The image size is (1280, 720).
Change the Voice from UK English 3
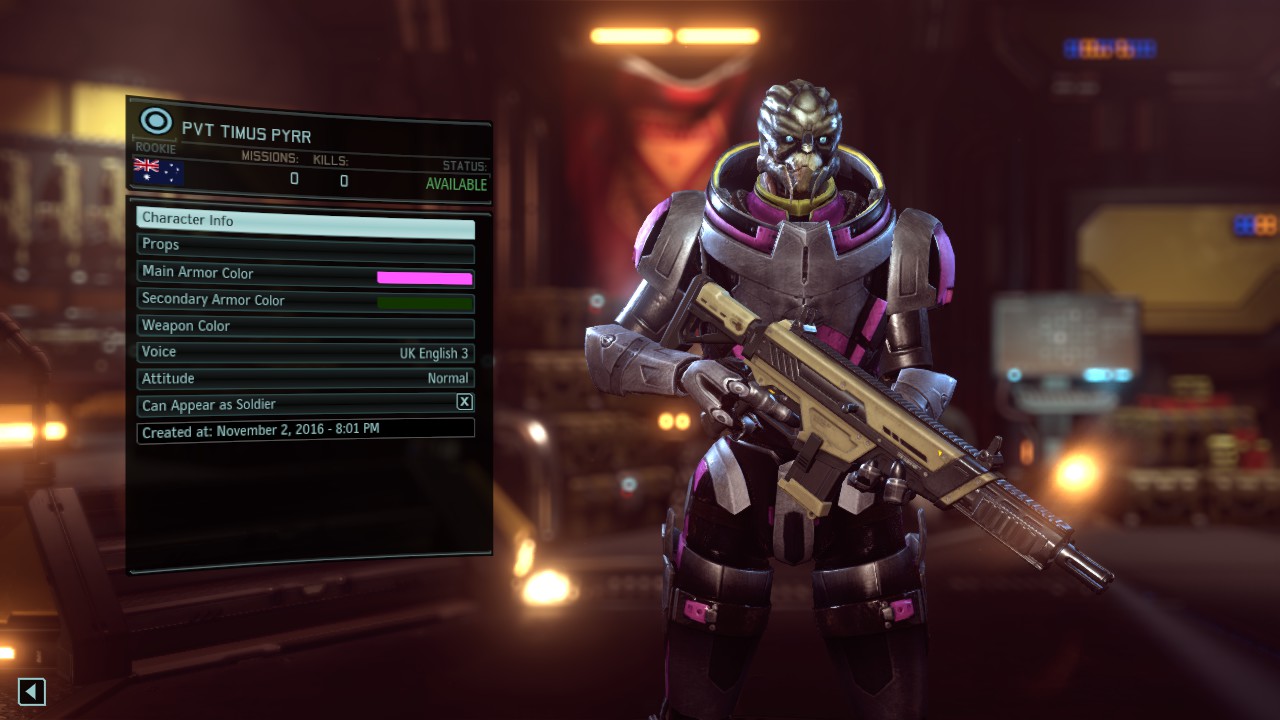point(305,353)
